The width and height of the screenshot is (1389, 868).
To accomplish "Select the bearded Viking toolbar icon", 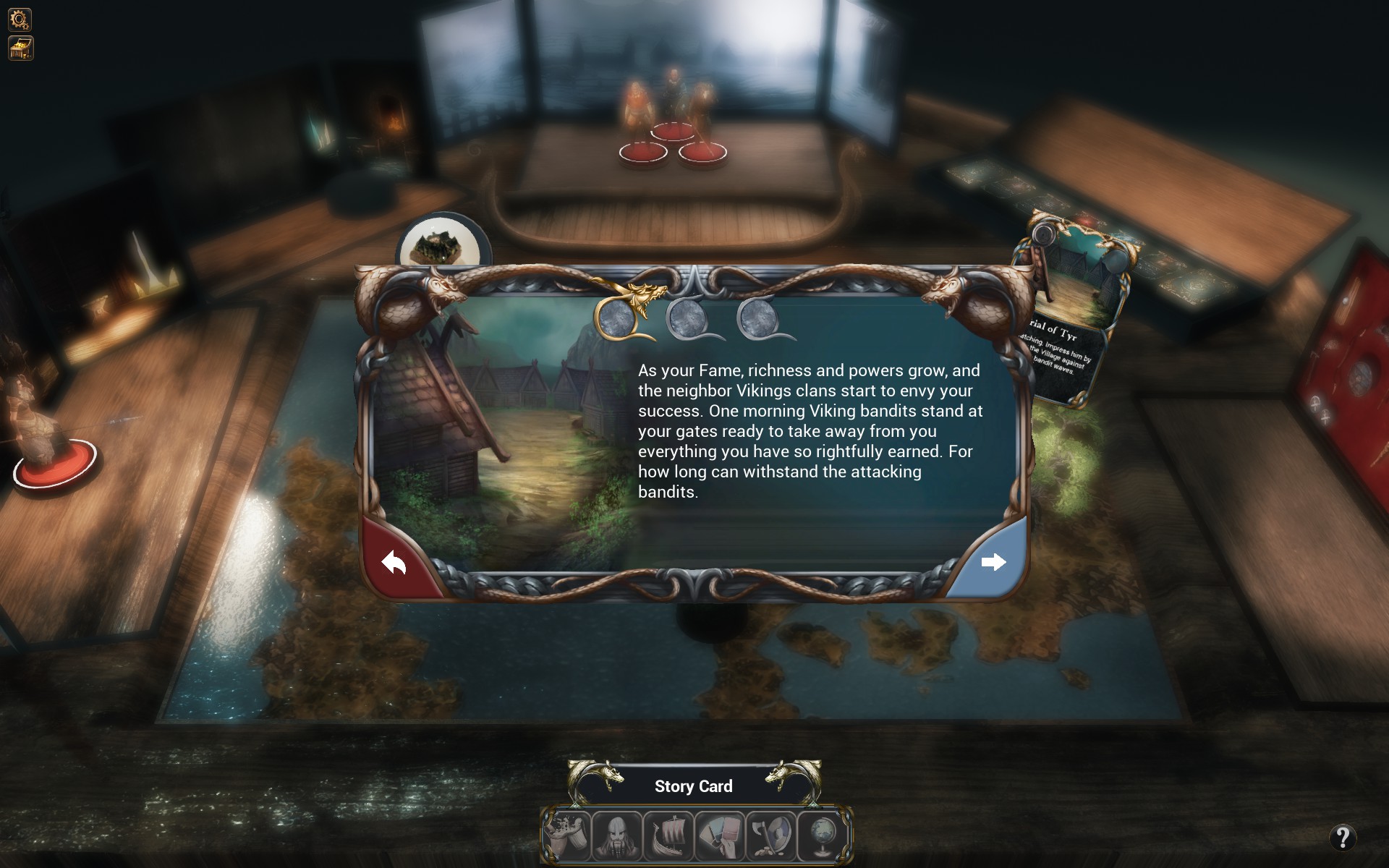I will [617, 836].
